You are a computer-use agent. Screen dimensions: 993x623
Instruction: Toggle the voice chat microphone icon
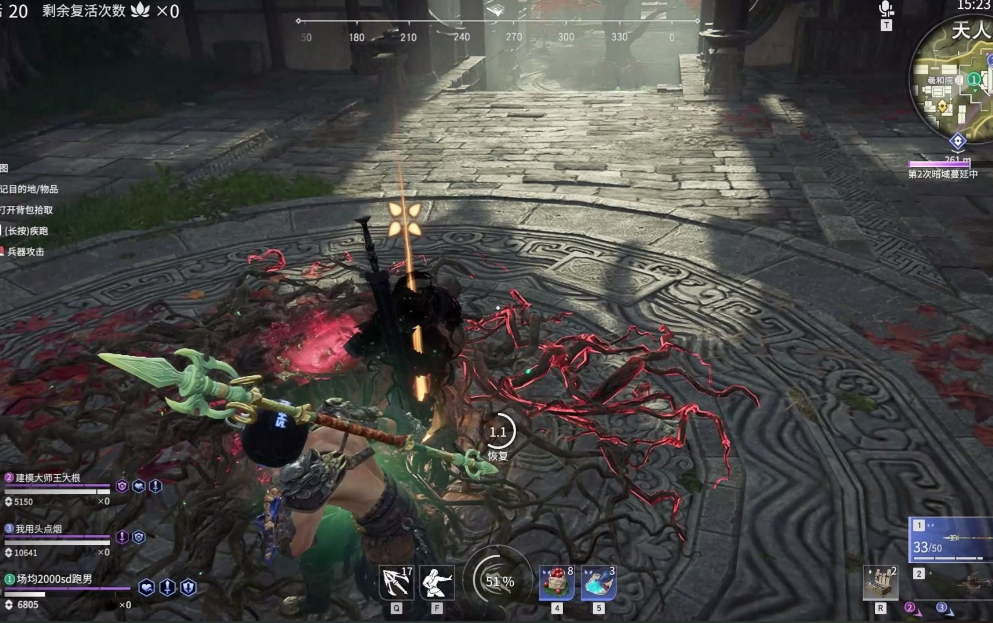(x=886, y=9)
